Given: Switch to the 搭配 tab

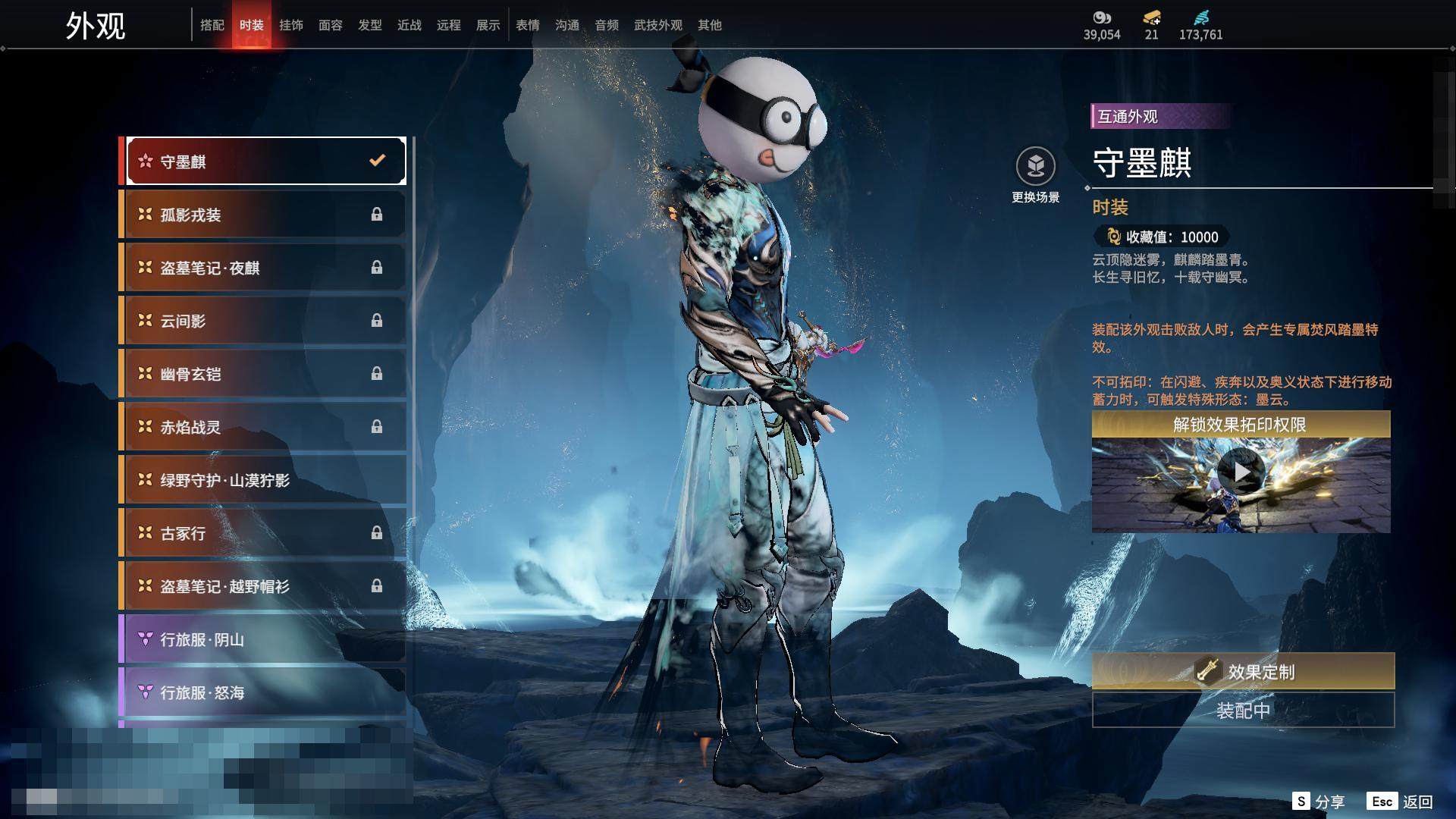Looking at the screenshot, I should tap(212, 25).
